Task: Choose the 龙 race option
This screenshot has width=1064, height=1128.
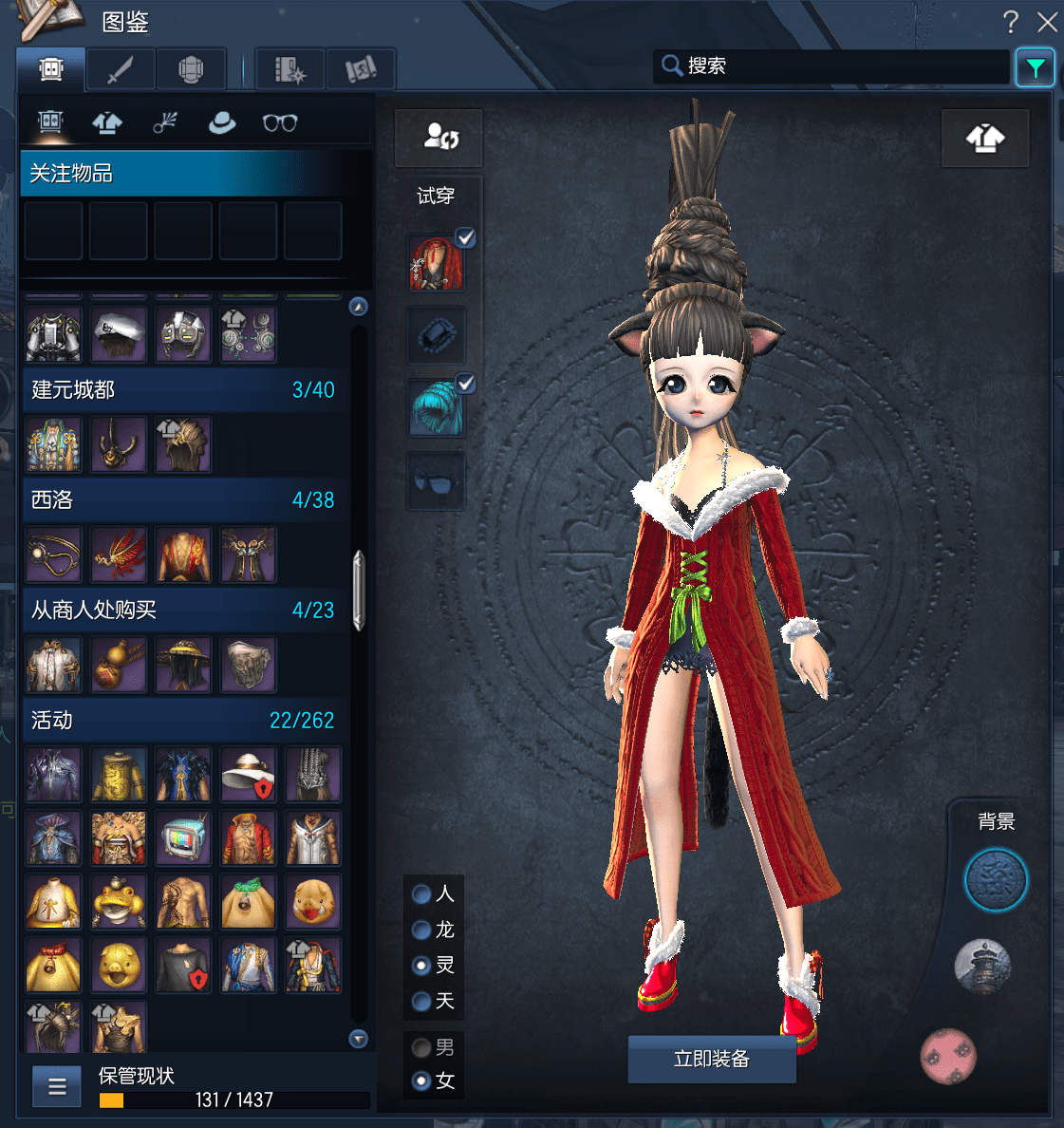Action: click(422, 930)
